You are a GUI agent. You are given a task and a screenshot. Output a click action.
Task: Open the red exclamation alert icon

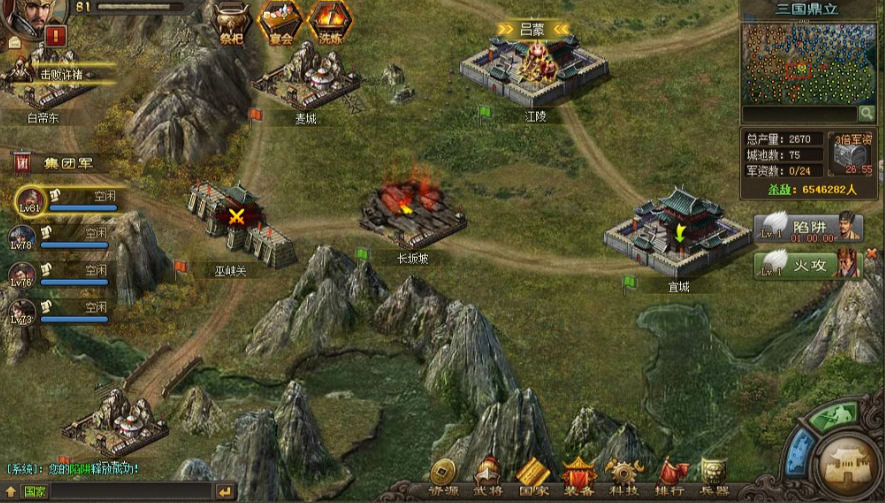[x=55, y=36]
